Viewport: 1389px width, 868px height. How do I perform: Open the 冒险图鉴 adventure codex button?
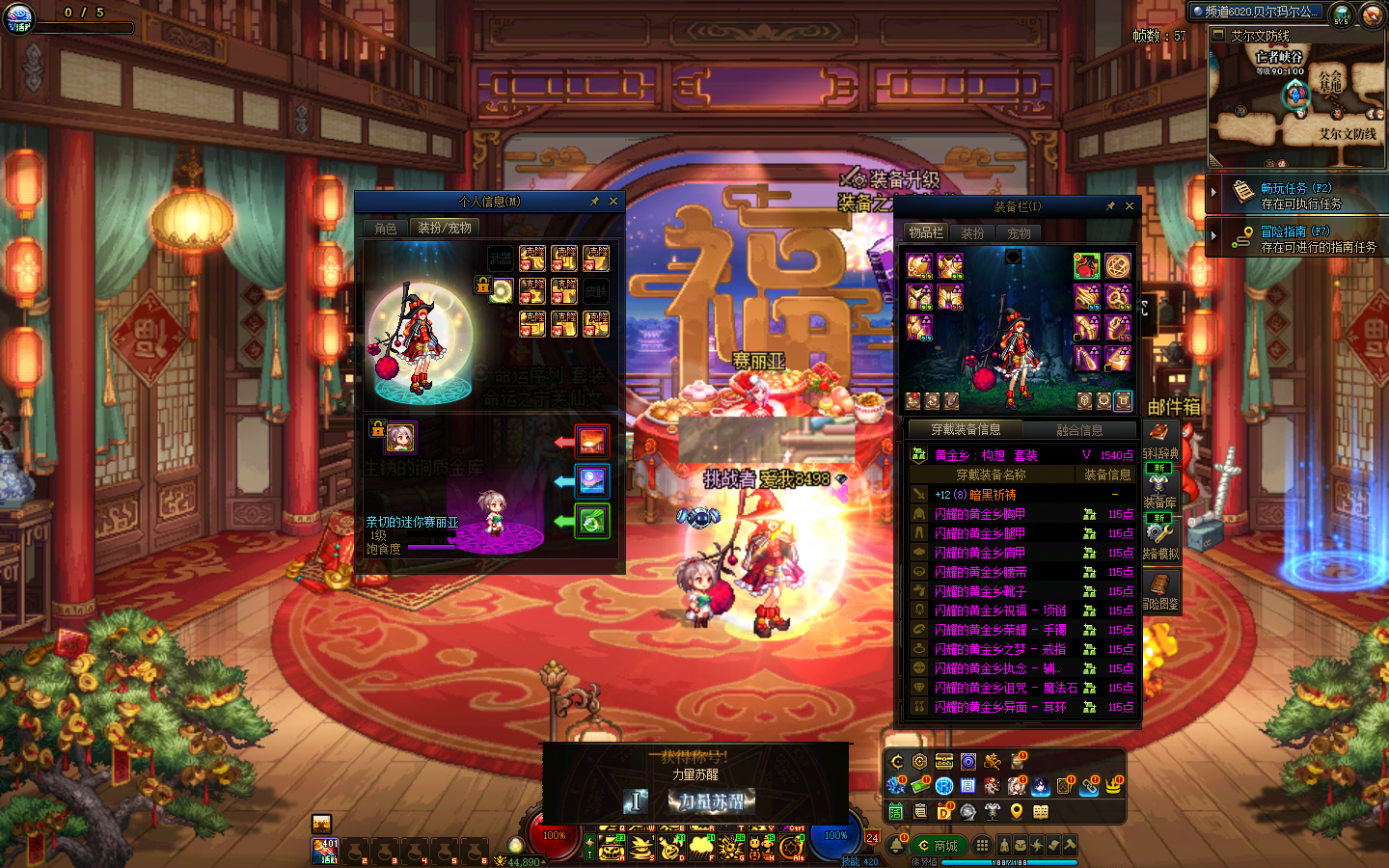pos(1159,589)
